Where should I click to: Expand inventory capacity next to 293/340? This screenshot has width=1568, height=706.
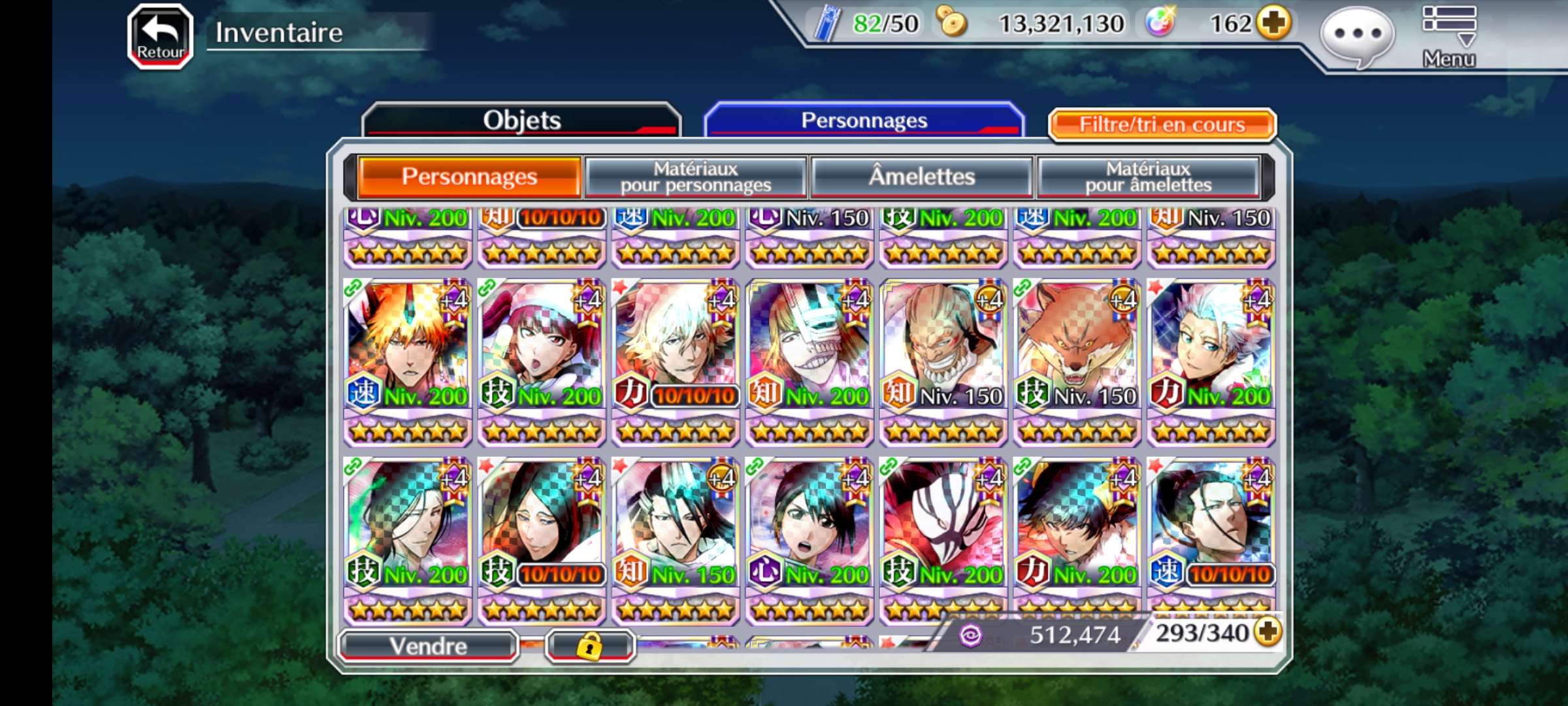coord(1268,632)
